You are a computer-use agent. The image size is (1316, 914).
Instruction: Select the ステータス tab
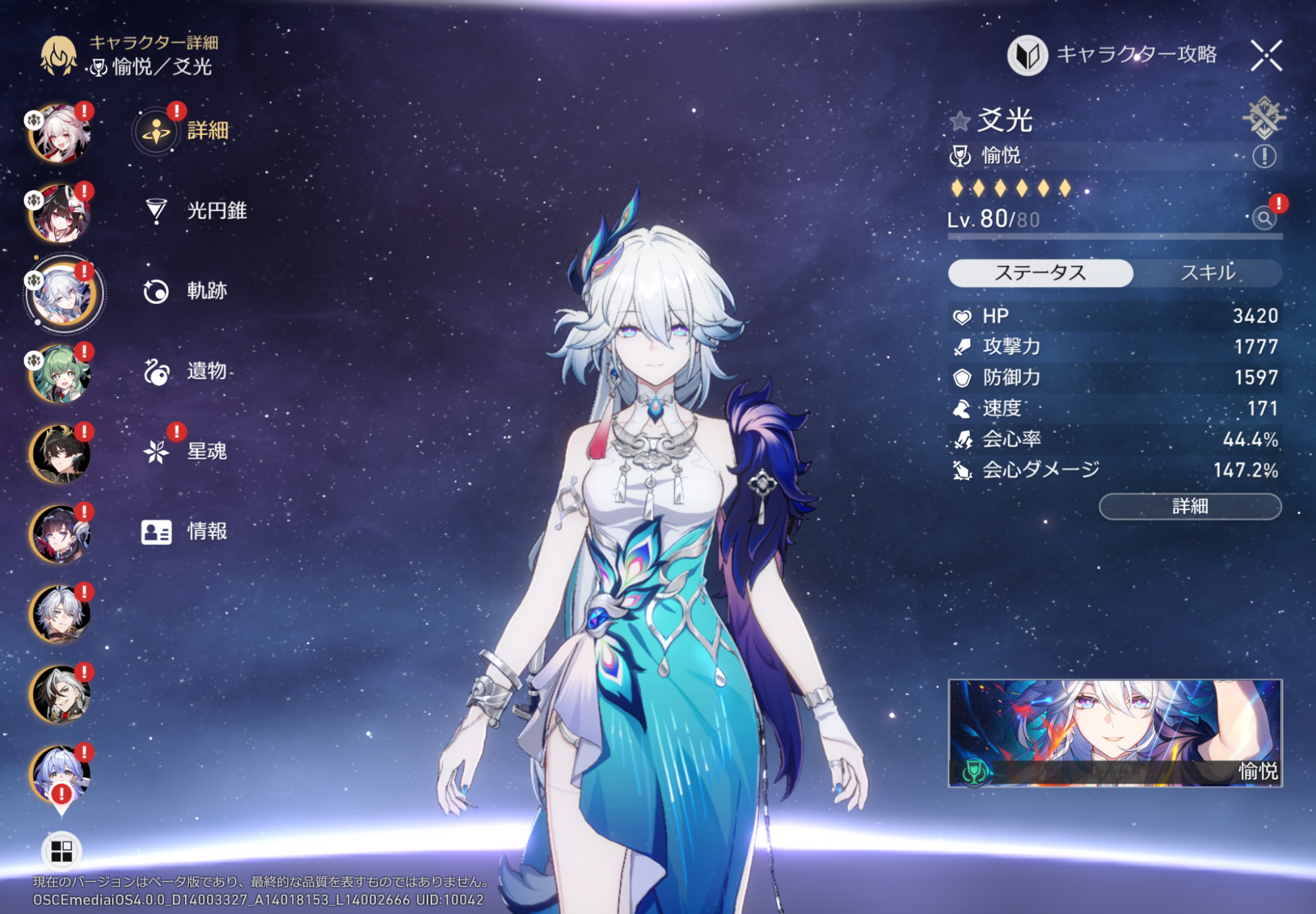pyautogui.click(x=1040, y=273)
